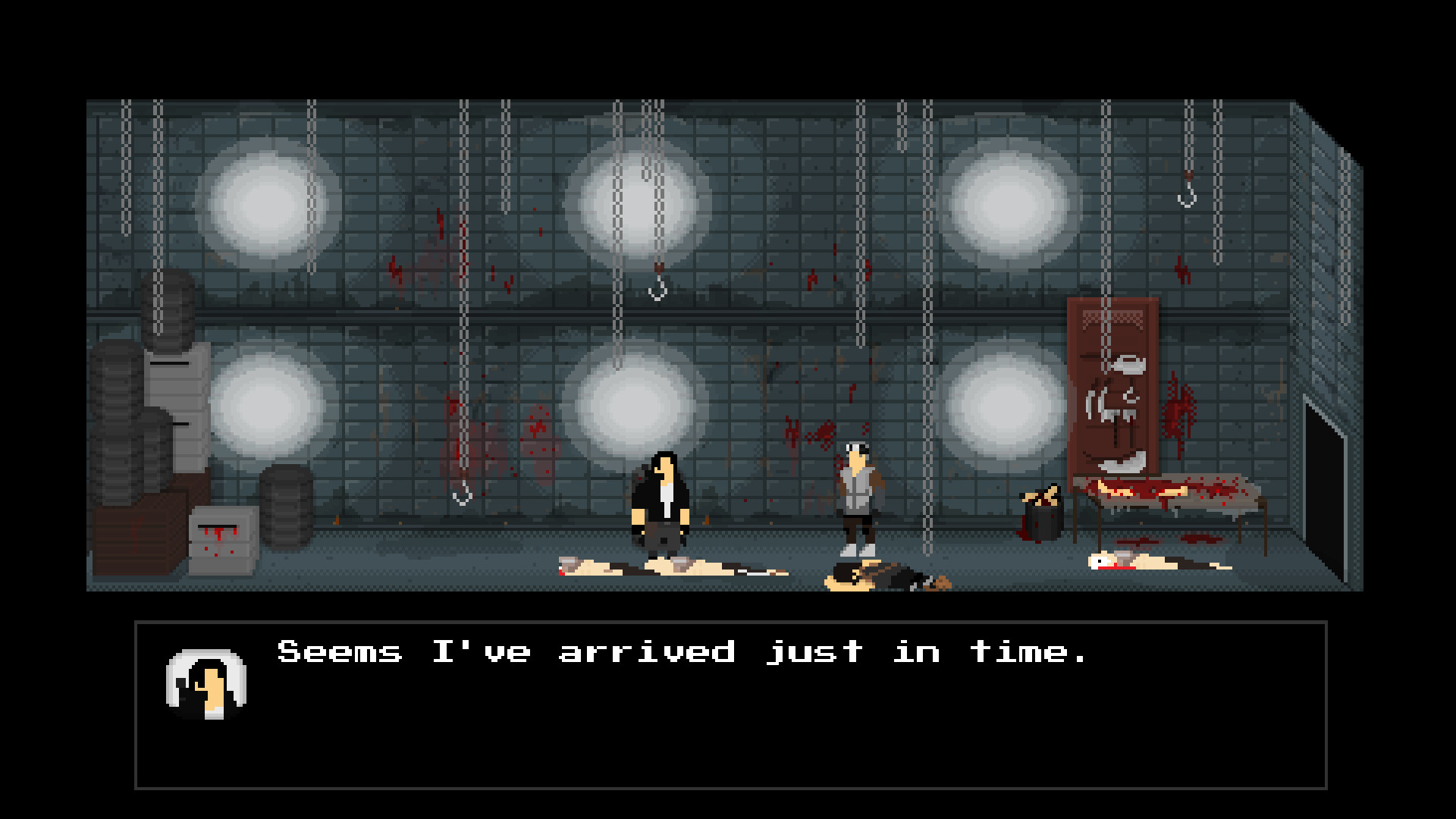
Task: Expand the stack of barrels on the left
Action: click(121, 425)
